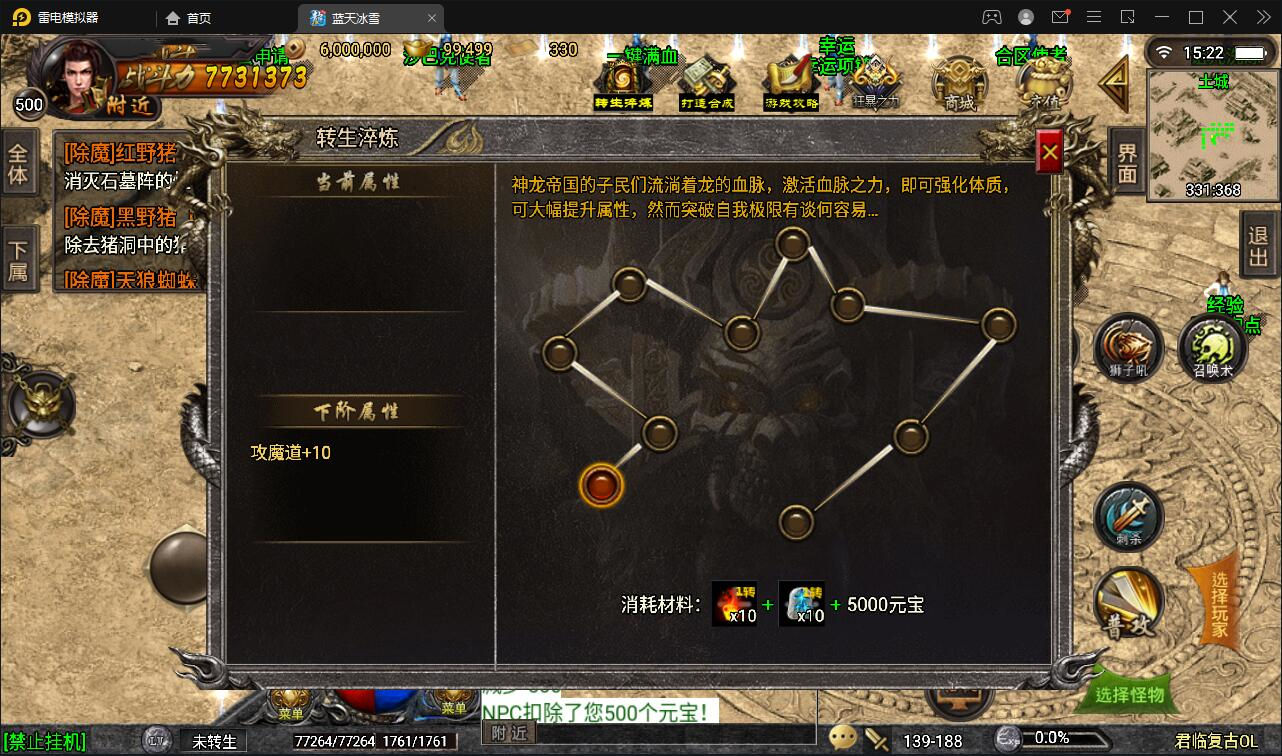1282x756 pixels.
Task: Select the 刺杀 assassination skill icon
Action: pos(1128,515)
